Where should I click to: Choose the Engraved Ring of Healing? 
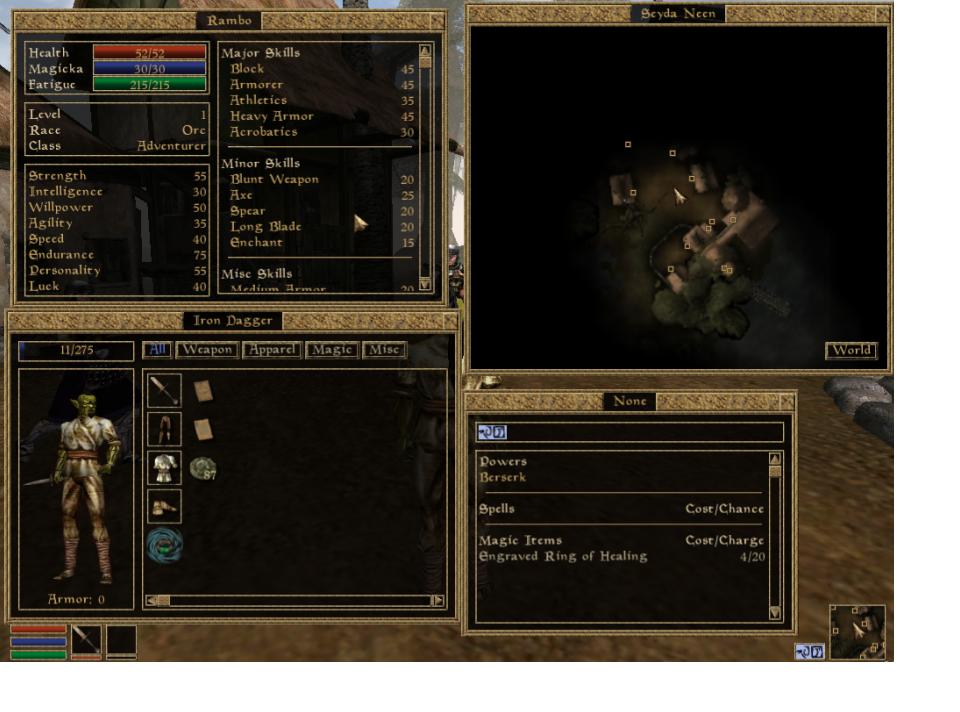(x=563, y=556)
